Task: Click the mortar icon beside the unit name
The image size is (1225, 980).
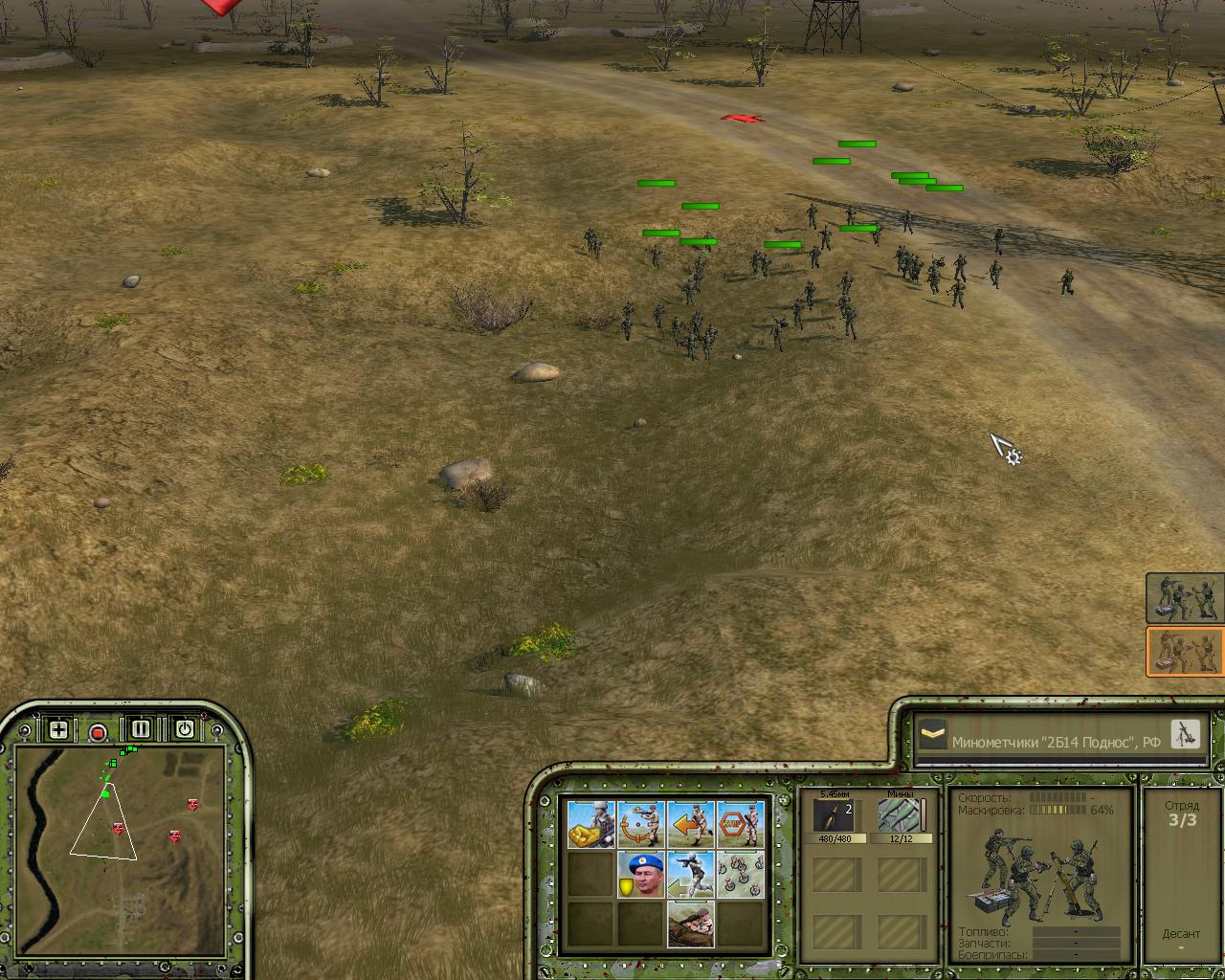Action: coord(1185,734)
